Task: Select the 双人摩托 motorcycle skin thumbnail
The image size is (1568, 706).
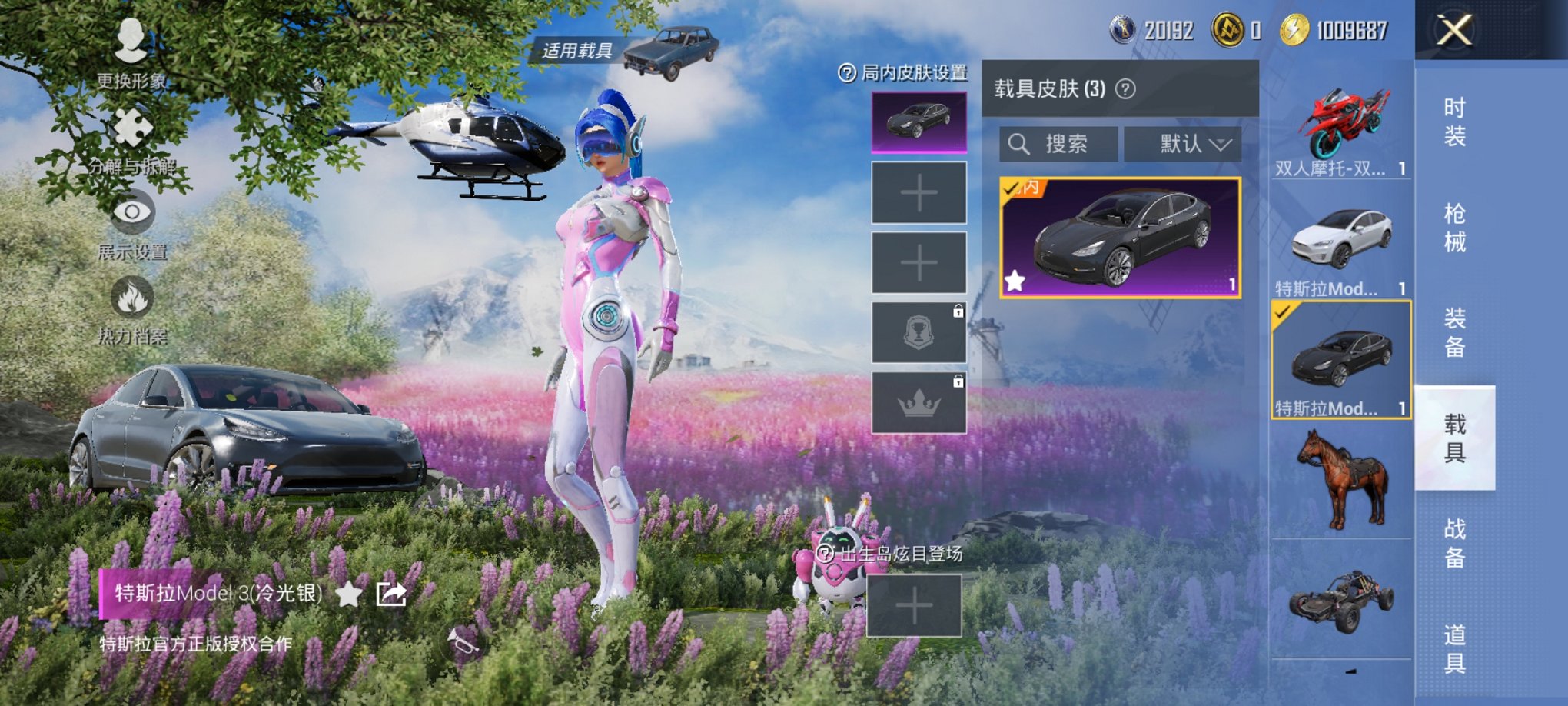Action: (1341, 123)
